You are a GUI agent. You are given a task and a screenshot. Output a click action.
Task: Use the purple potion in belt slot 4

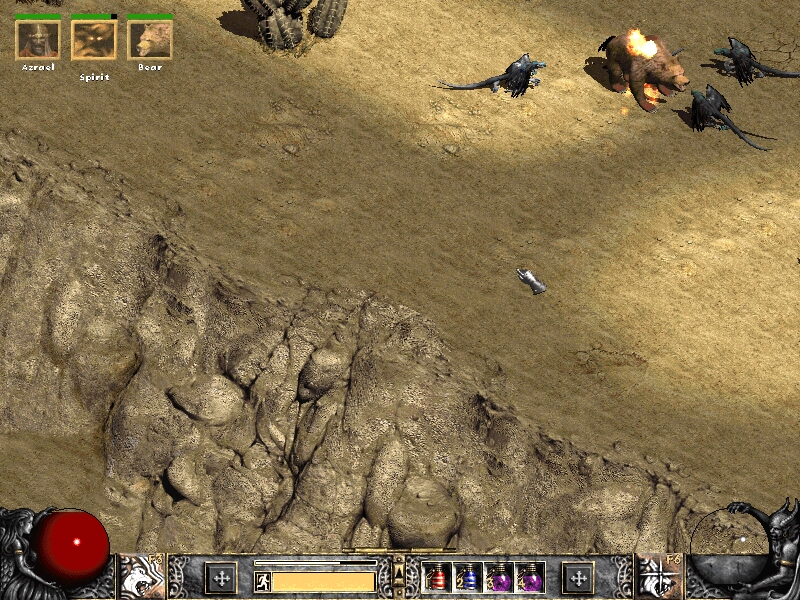click(529, 577)
